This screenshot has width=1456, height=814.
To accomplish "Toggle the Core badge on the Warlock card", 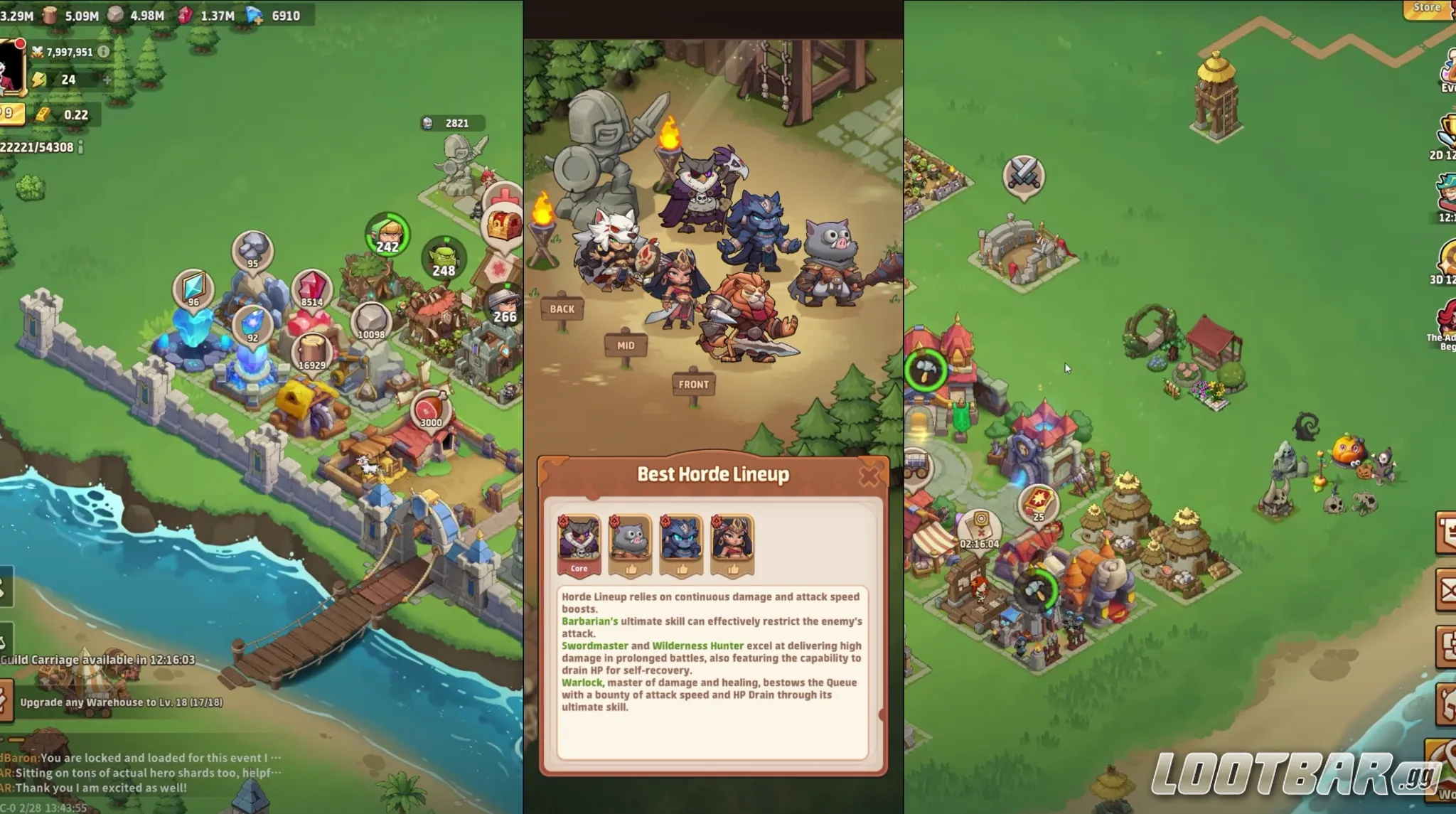I will pyautogui.click(x=579, y=567).
